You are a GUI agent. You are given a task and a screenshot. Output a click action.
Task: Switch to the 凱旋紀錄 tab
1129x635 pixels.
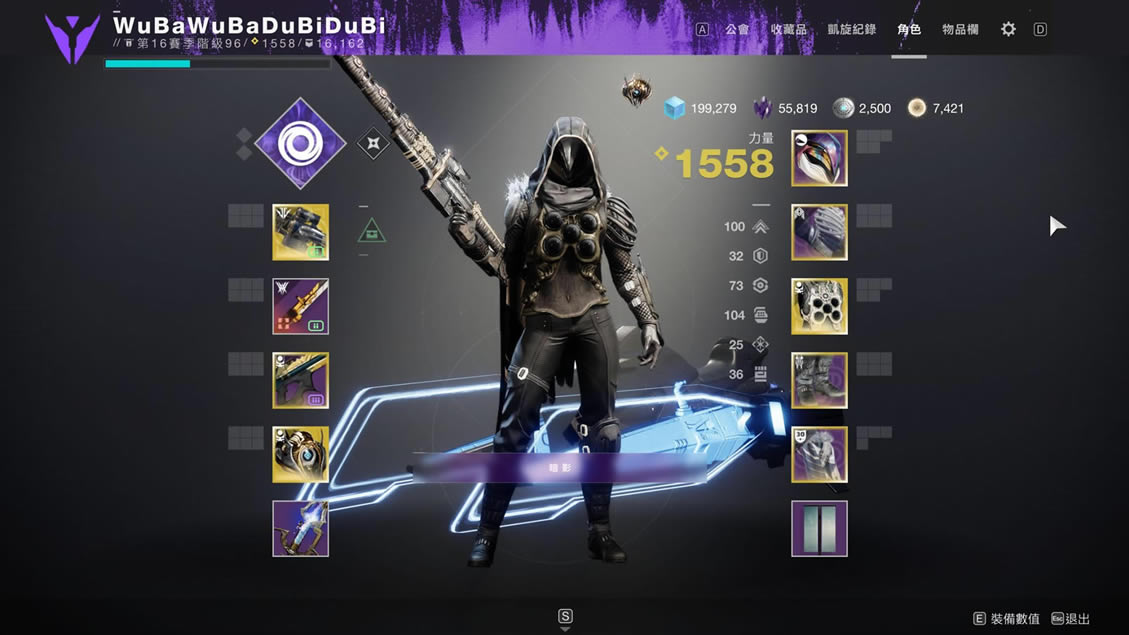point(852,30)
